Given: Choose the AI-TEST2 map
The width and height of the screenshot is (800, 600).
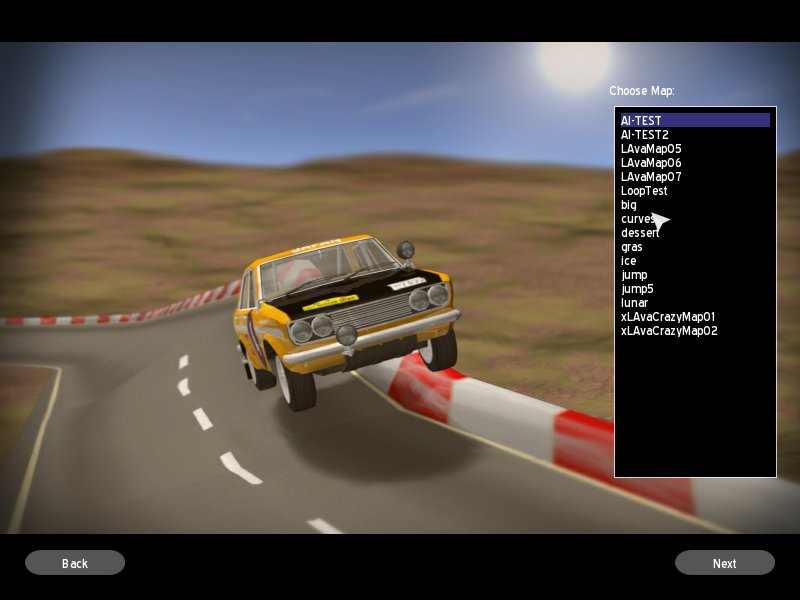Looking at the screenshot, I should click(x=644, y=135).
